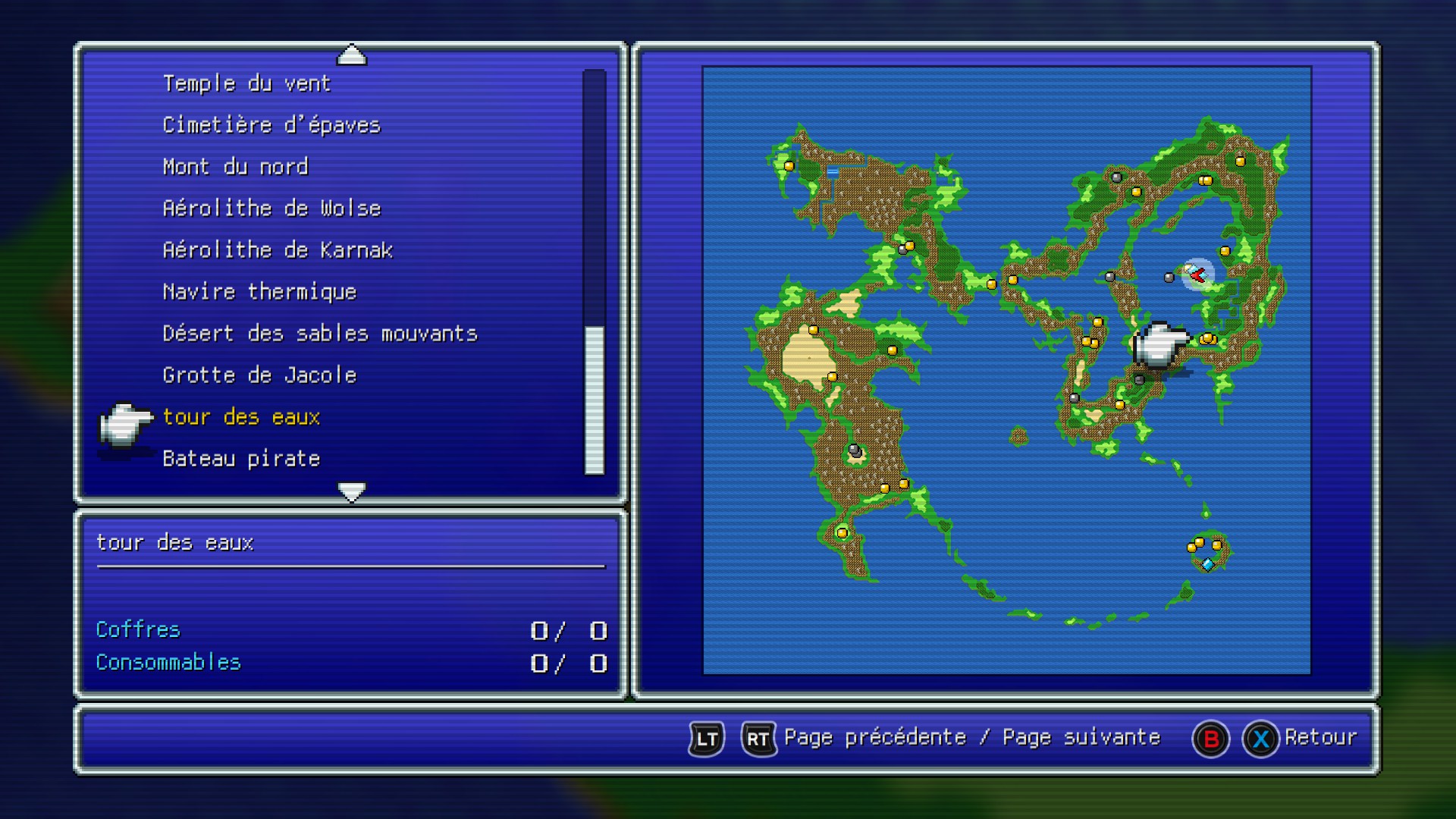Select Bateau pirate from the list
The image size is (1456, 819).
pyautogui.click(x=241, y=459)
